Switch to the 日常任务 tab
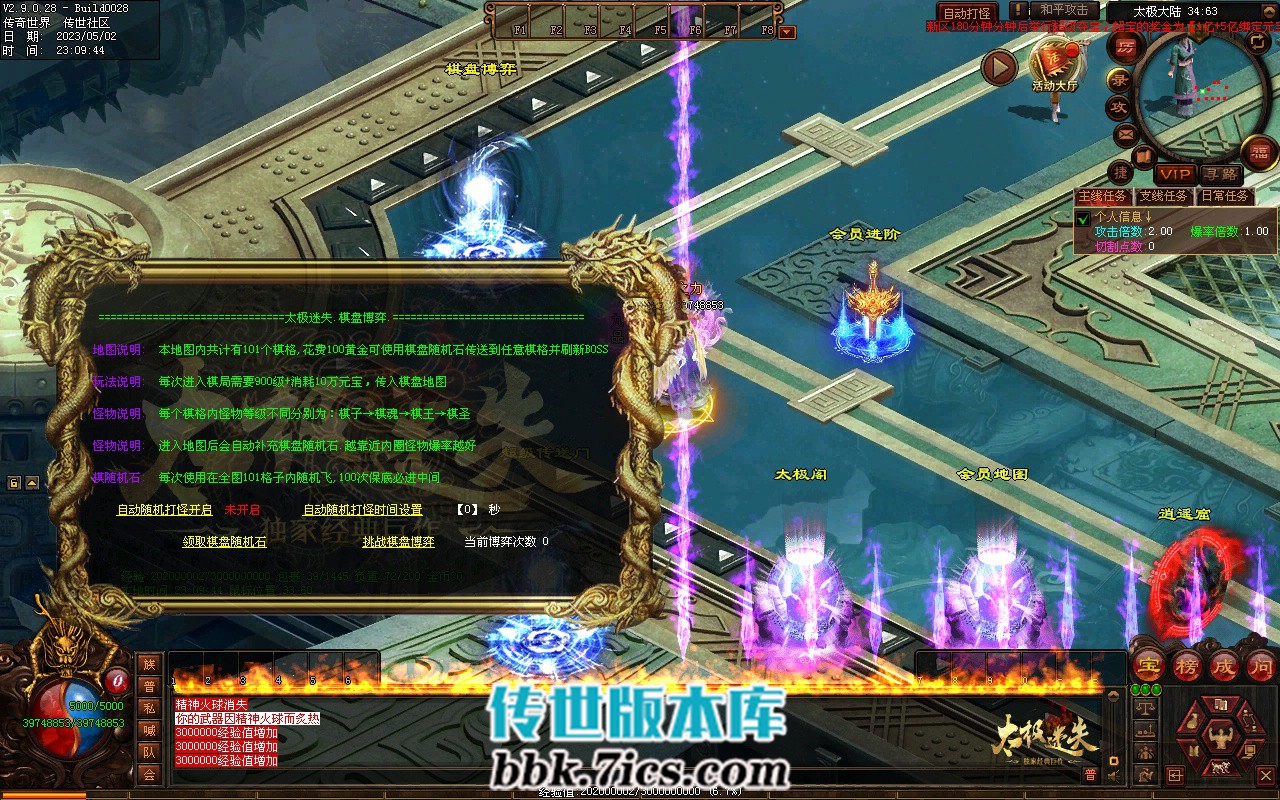1280x800 pixels. click(x=1225, y=196)
